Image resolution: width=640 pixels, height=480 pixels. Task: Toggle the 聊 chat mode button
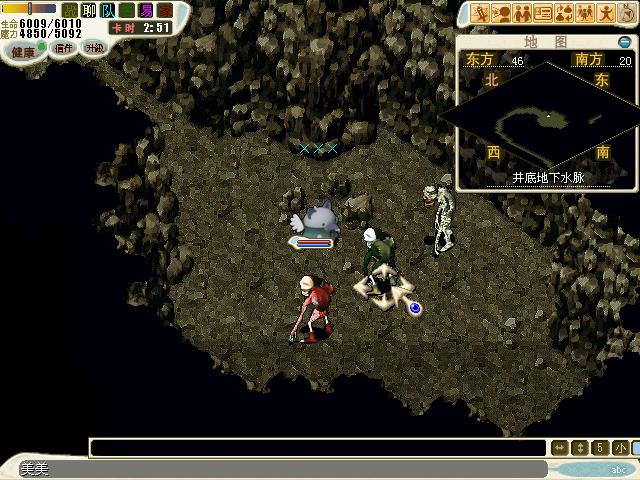tap(89, 10)
